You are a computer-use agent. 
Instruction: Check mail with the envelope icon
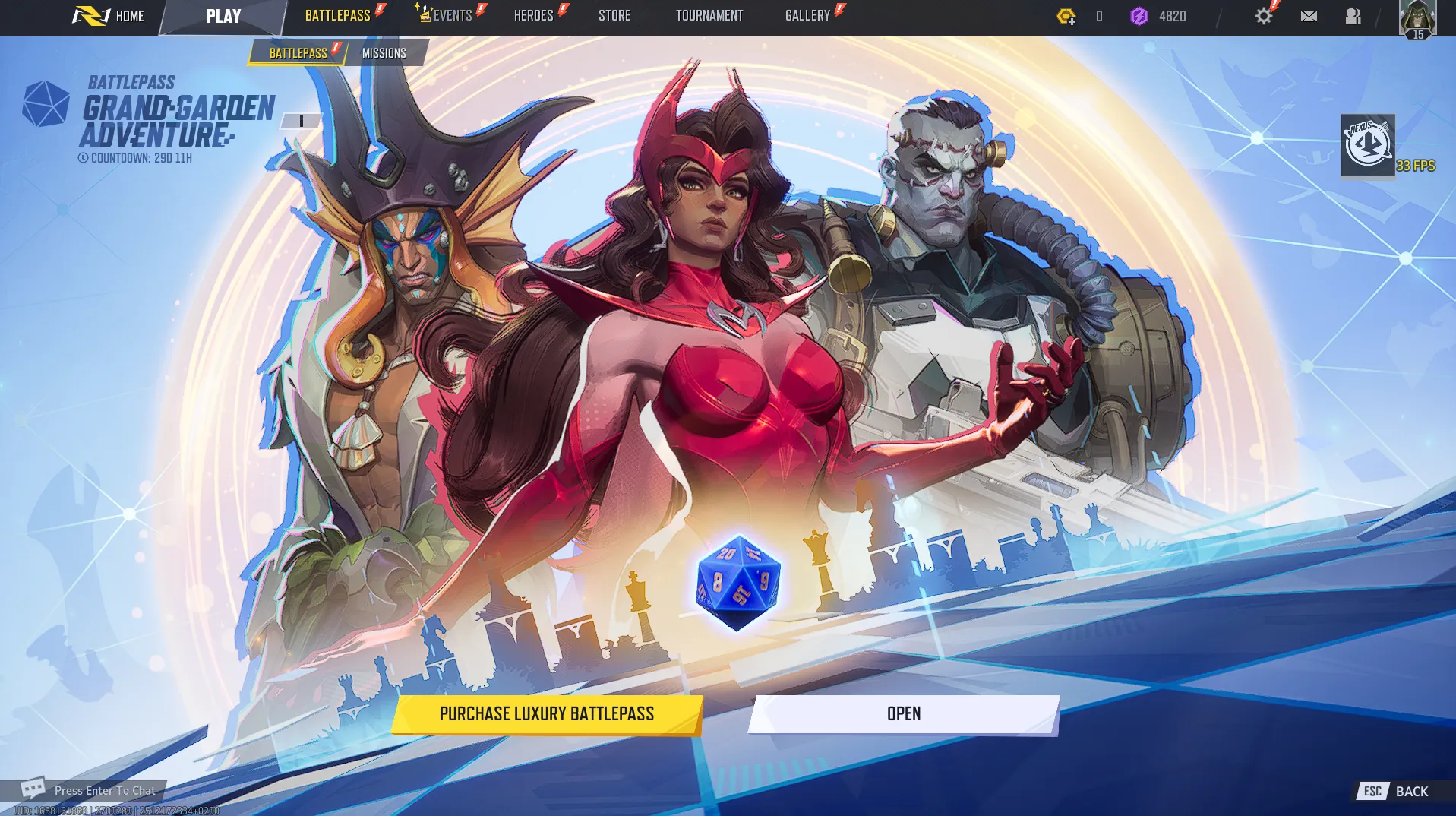click(x=1308, y=15)
